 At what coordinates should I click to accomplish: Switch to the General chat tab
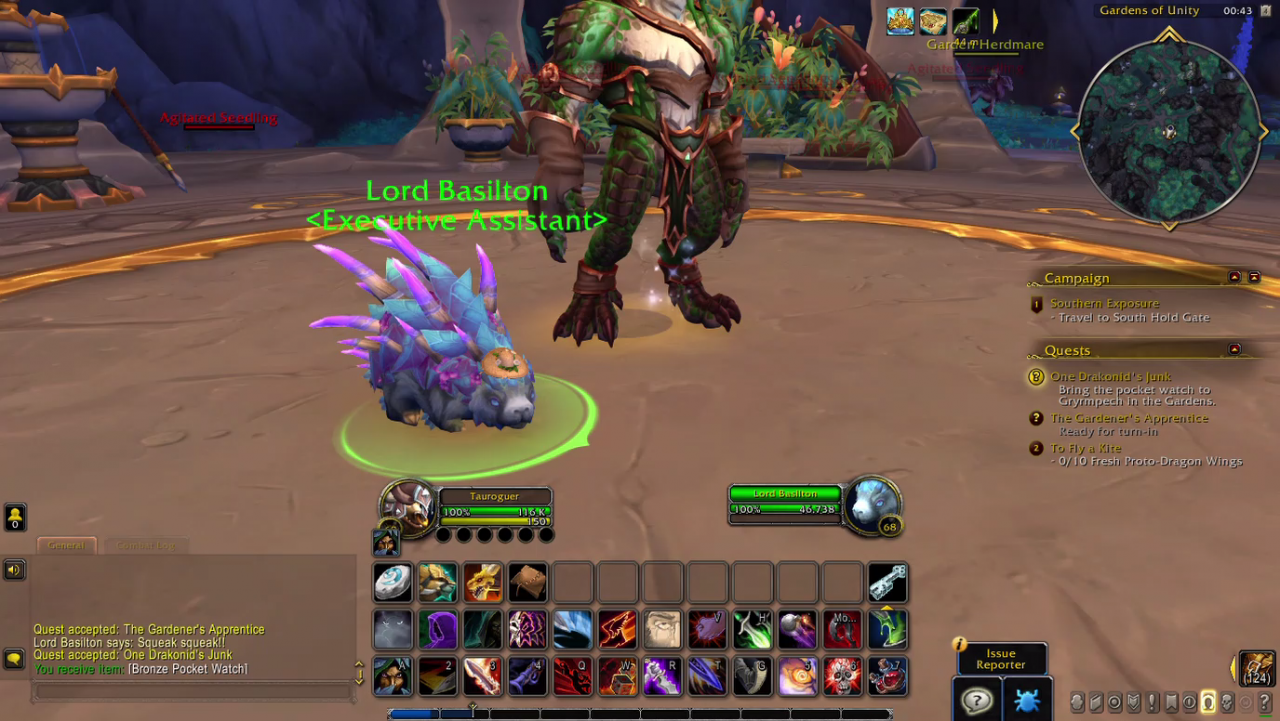[x=66, y=545]
